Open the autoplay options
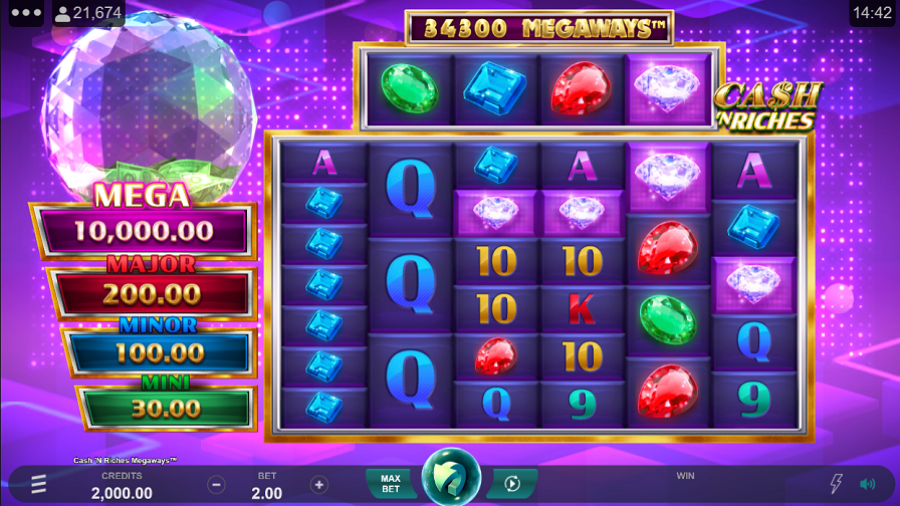The width and height of the screenshot is (900, 506). (512, 484)
